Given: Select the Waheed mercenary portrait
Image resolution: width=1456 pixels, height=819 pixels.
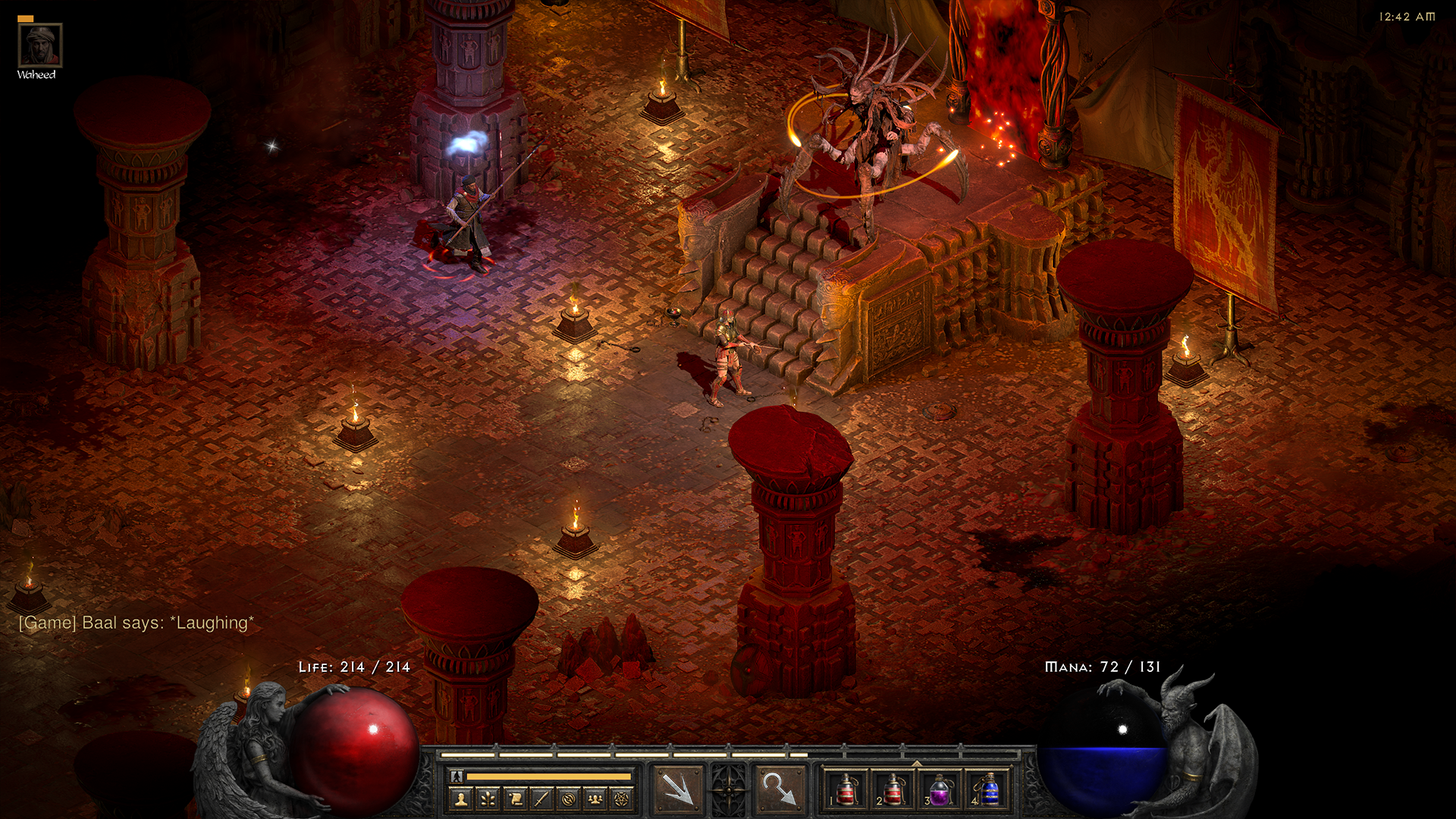Looking at the screenshot, I should pyautogui.click(x=39, y=45).
